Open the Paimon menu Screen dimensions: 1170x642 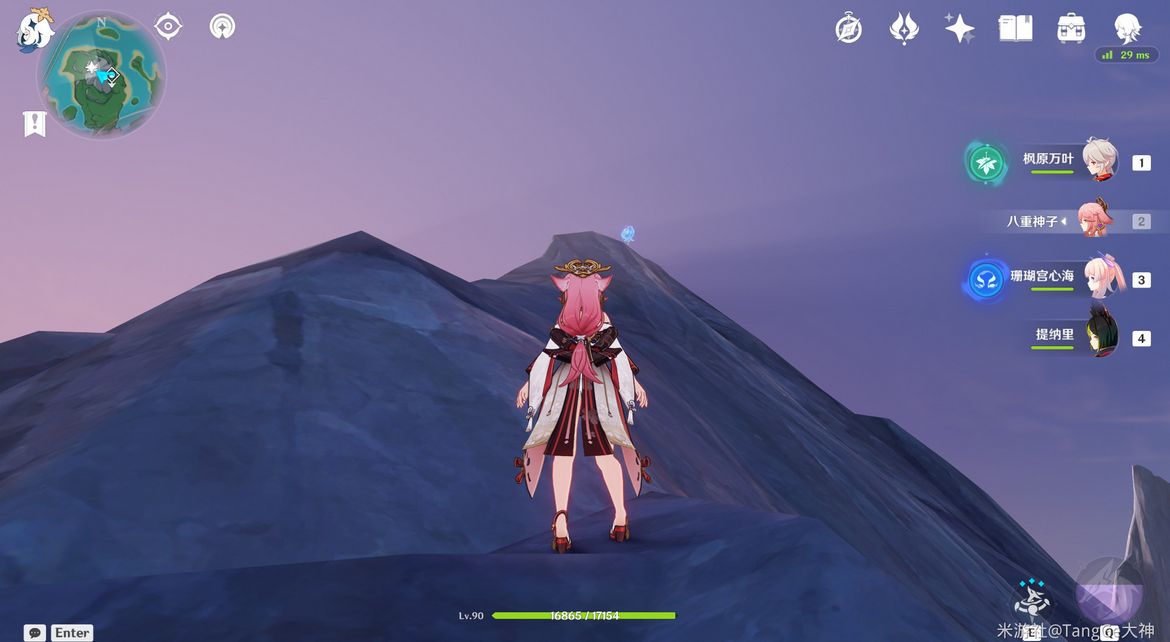(35, 30)
